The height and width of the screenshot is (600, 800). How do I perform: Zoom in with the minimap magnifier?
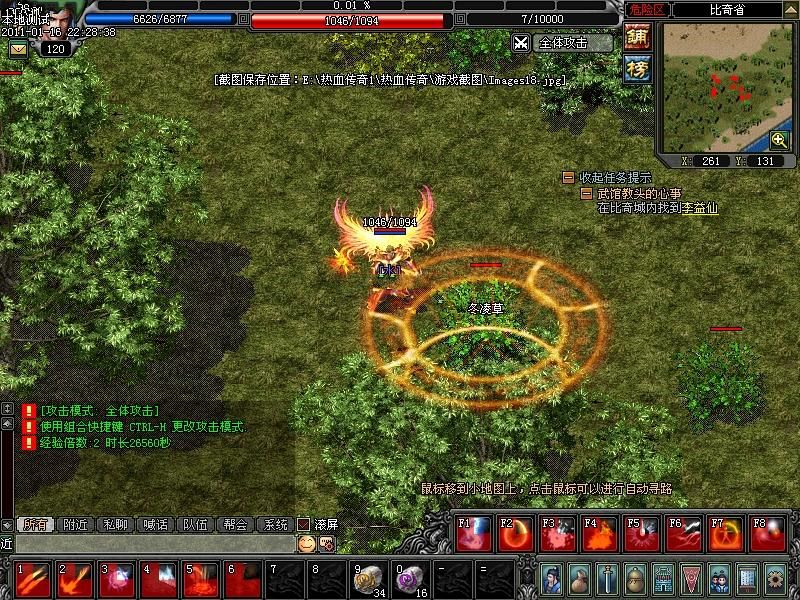(x=779, y=140)
